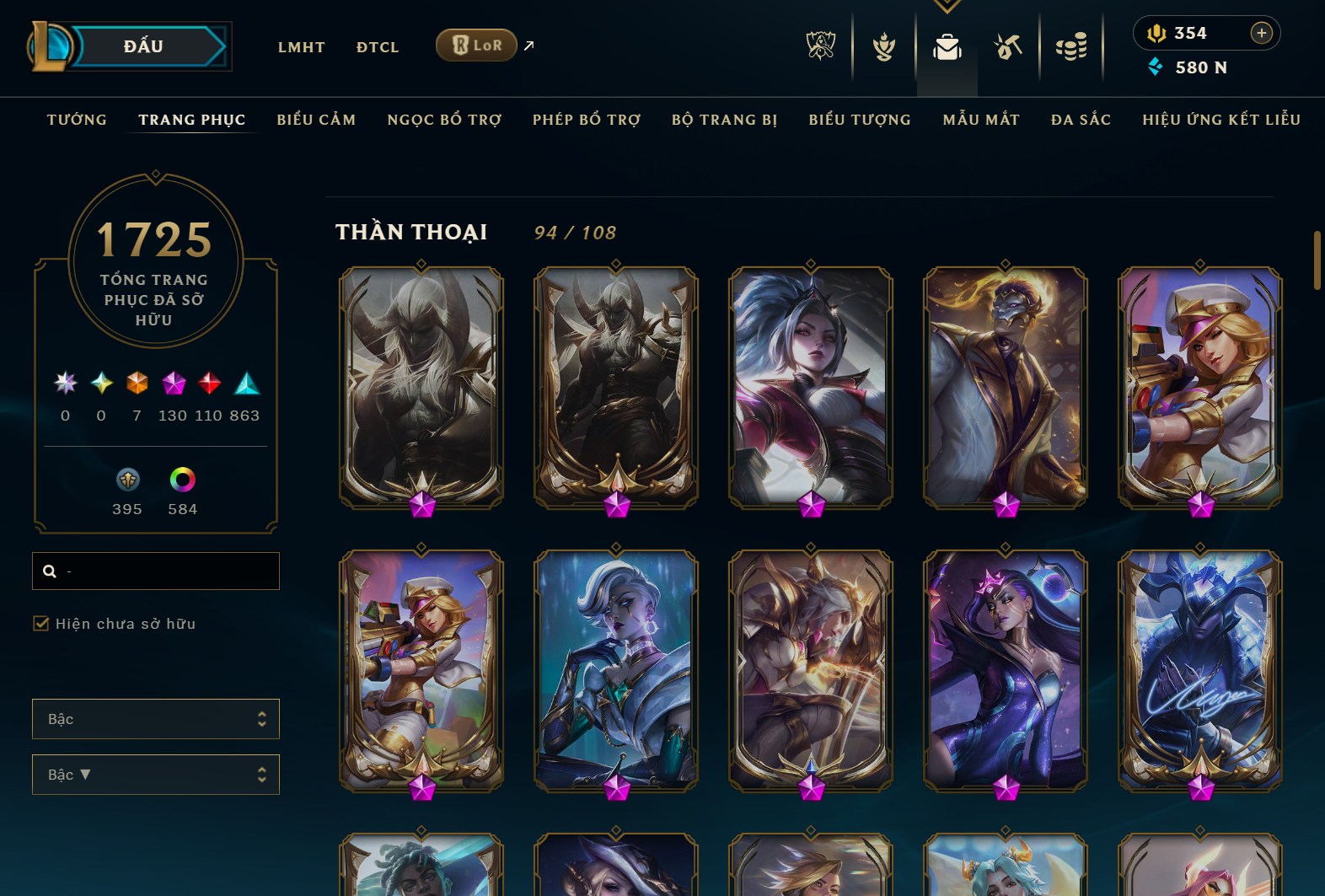Switch to the TƯỞNG tab

(x=77, y=120)
